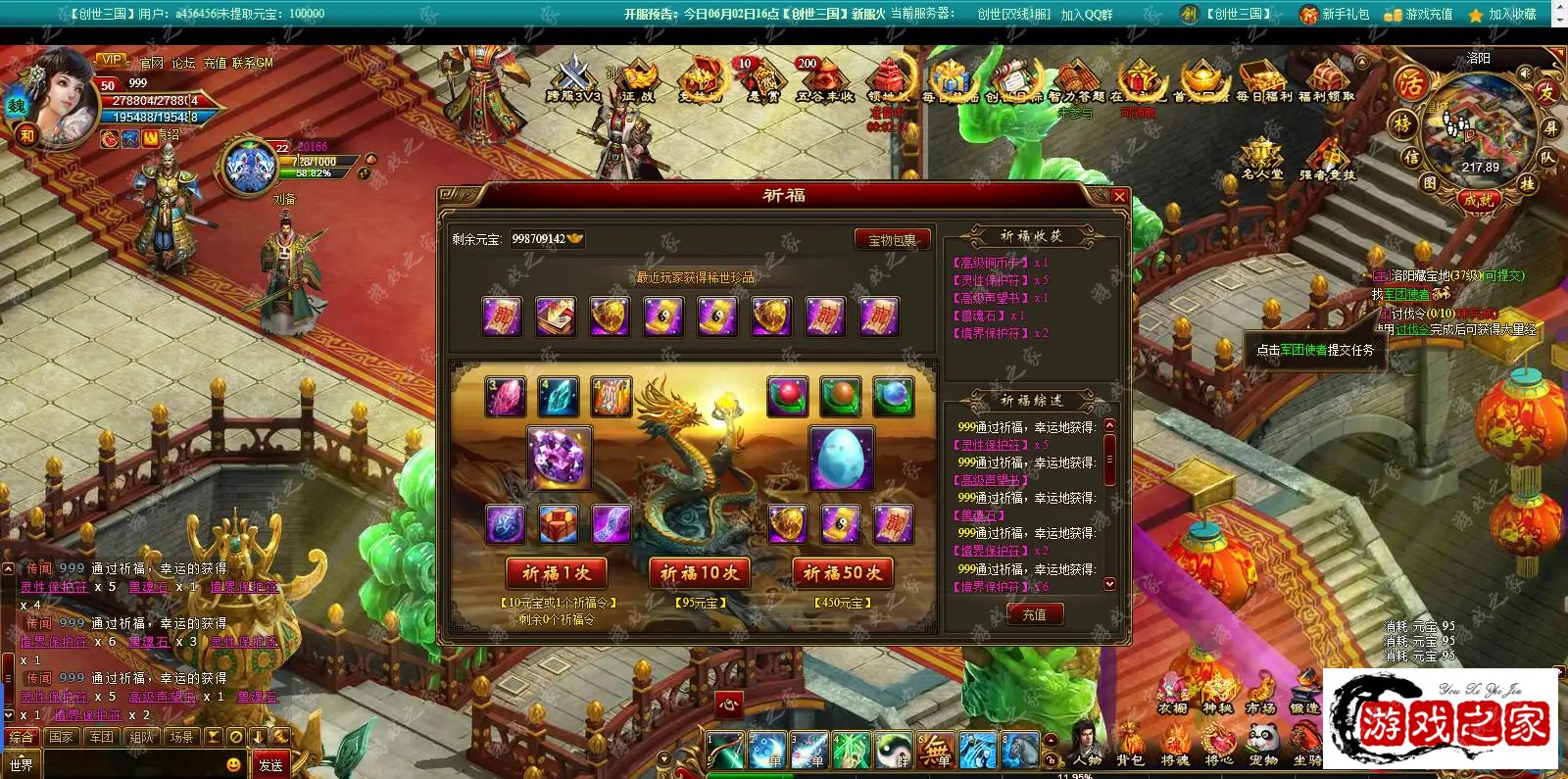Select the 祈福50次 button

pyautogui.click(x=842, y=573)
